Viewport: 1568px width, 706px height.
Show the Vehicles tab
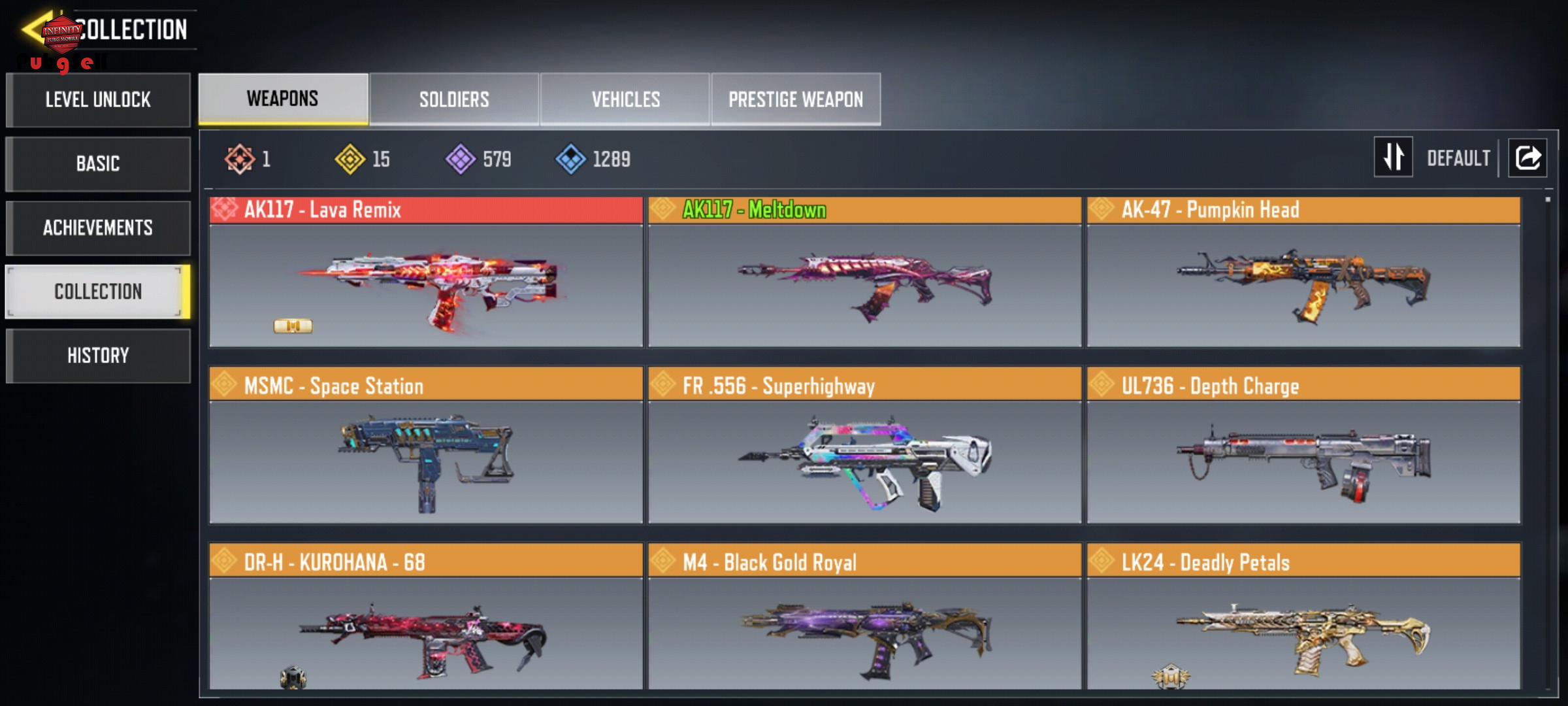click(x=625, y=99)
